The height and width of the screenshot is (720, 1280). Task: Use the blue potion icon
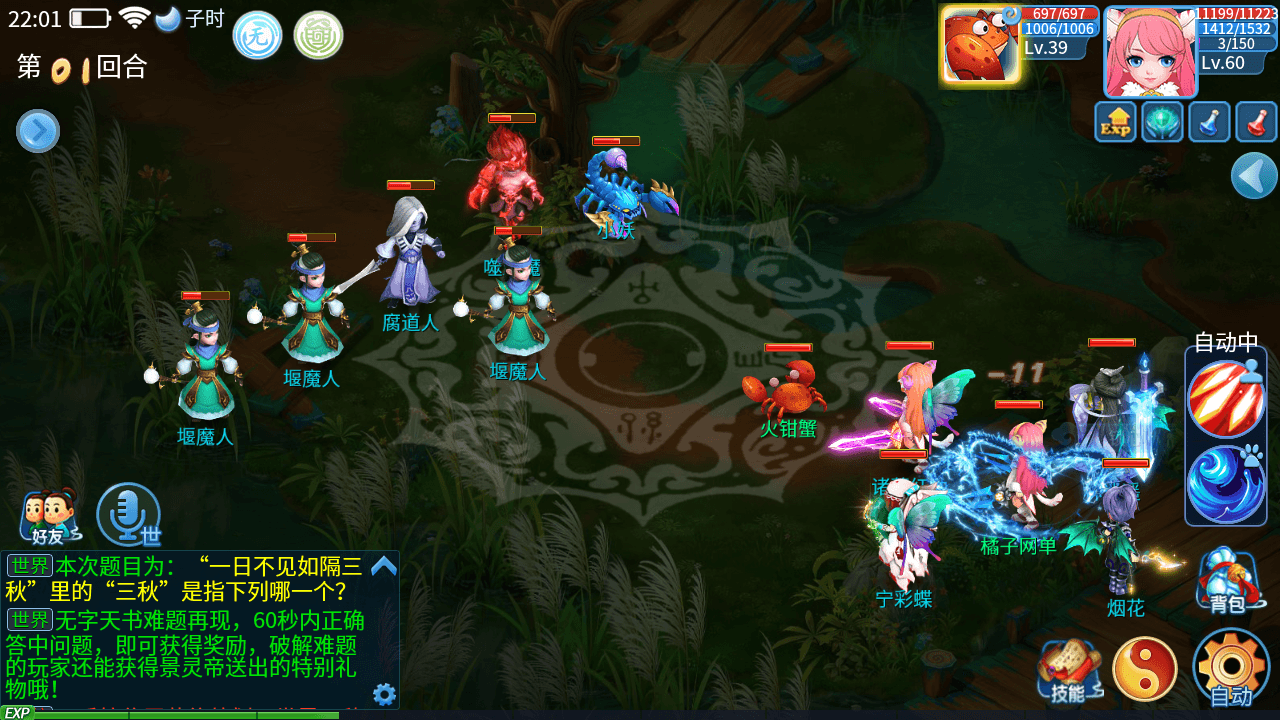(x=1208, y=121)
